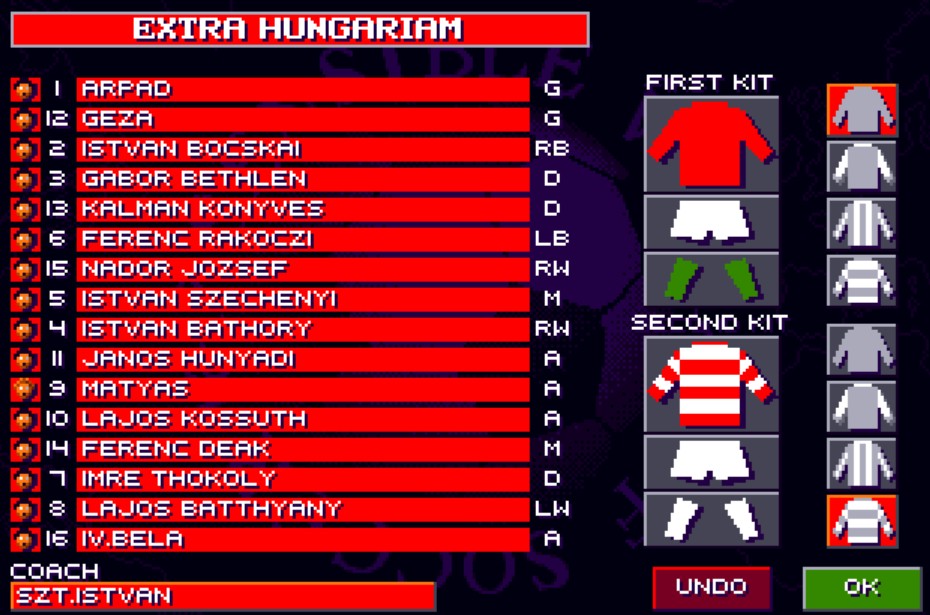The width and height of the screenshot is (930, 615).
Task: Change the second kit white socks
Action: 711,519
